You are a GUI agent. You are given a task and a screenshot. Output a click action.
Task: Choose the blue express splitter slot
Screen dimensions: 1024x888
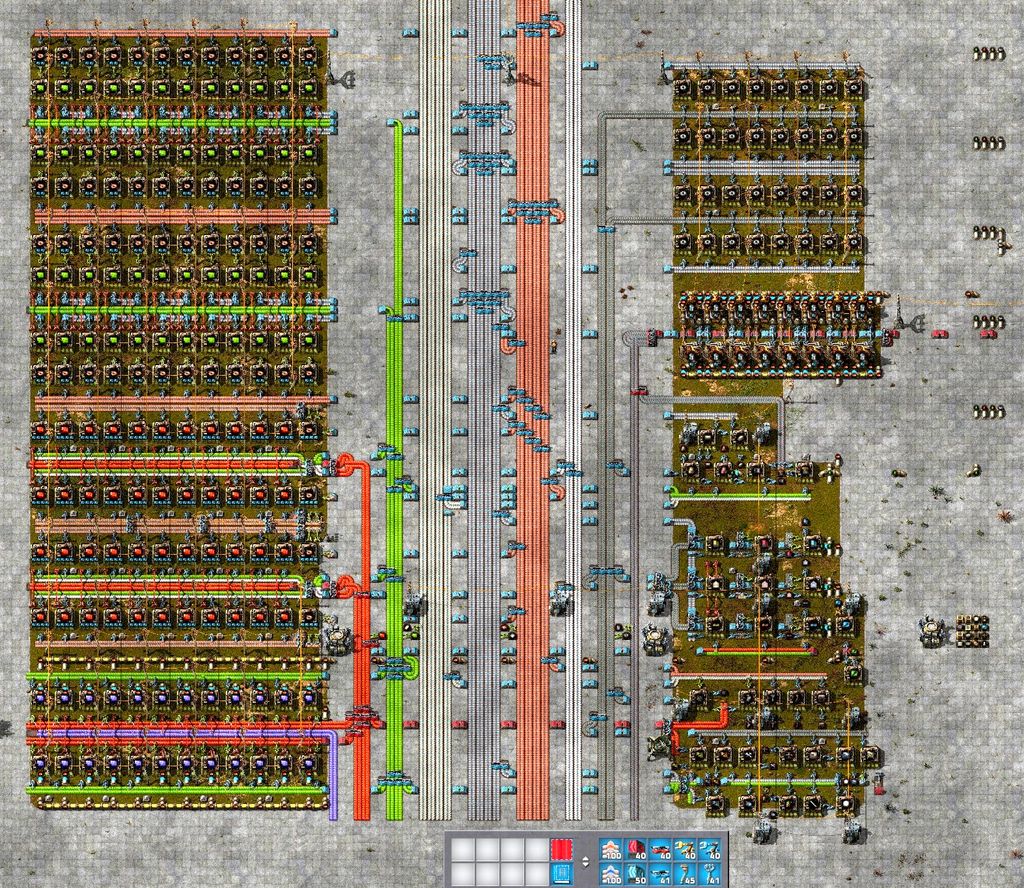[x=660, y=875]
